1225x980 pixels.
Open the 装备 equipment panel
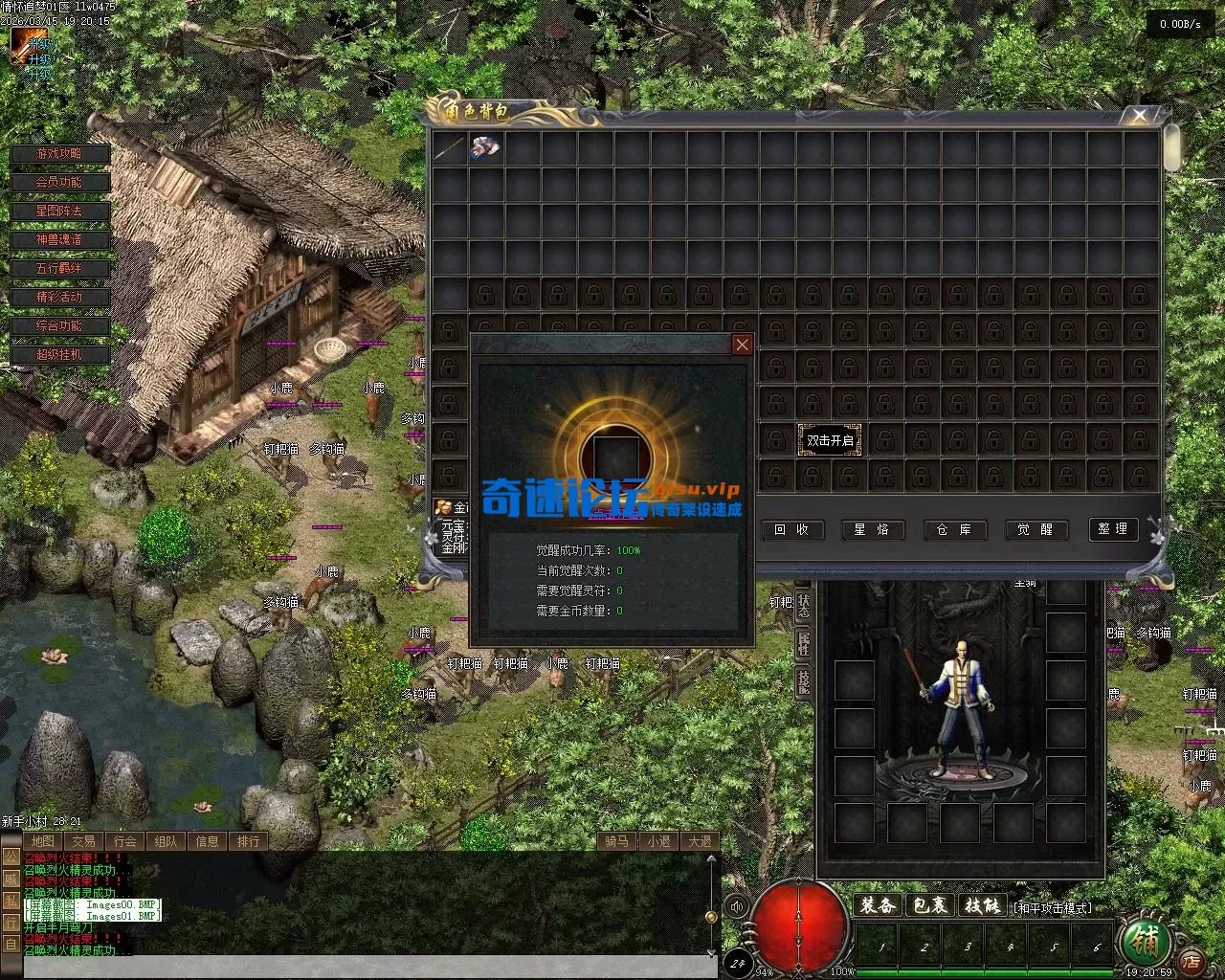[878, 905]
